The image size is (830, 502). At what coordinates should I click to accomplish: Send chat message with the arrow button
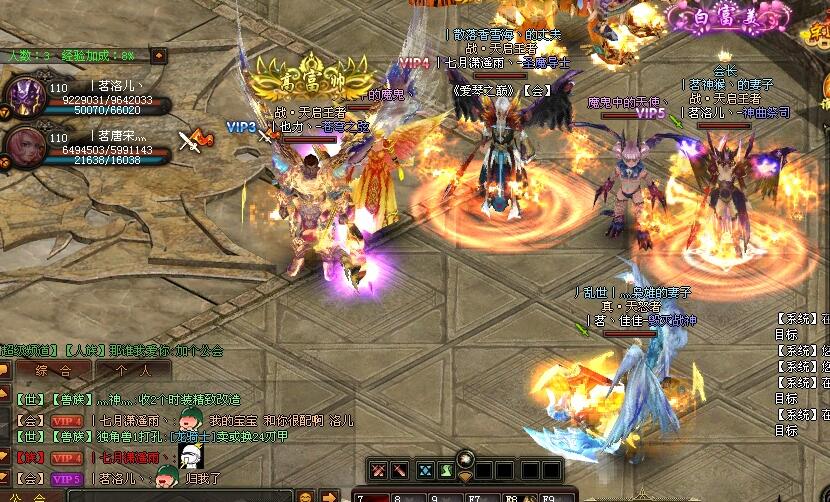coord(329,496)
